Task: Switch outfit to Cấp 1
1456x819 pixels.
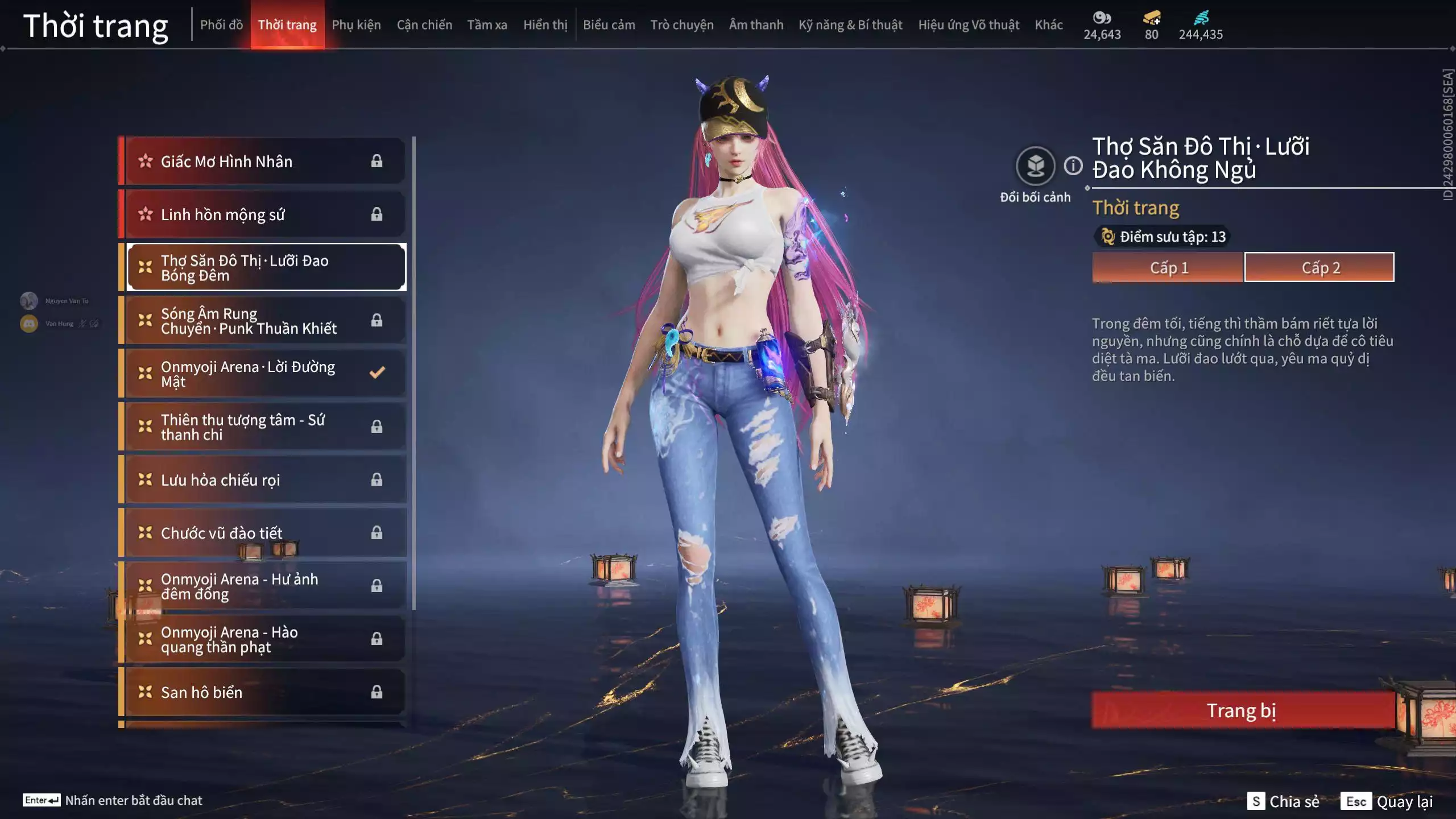Action: click(1168, 267)
